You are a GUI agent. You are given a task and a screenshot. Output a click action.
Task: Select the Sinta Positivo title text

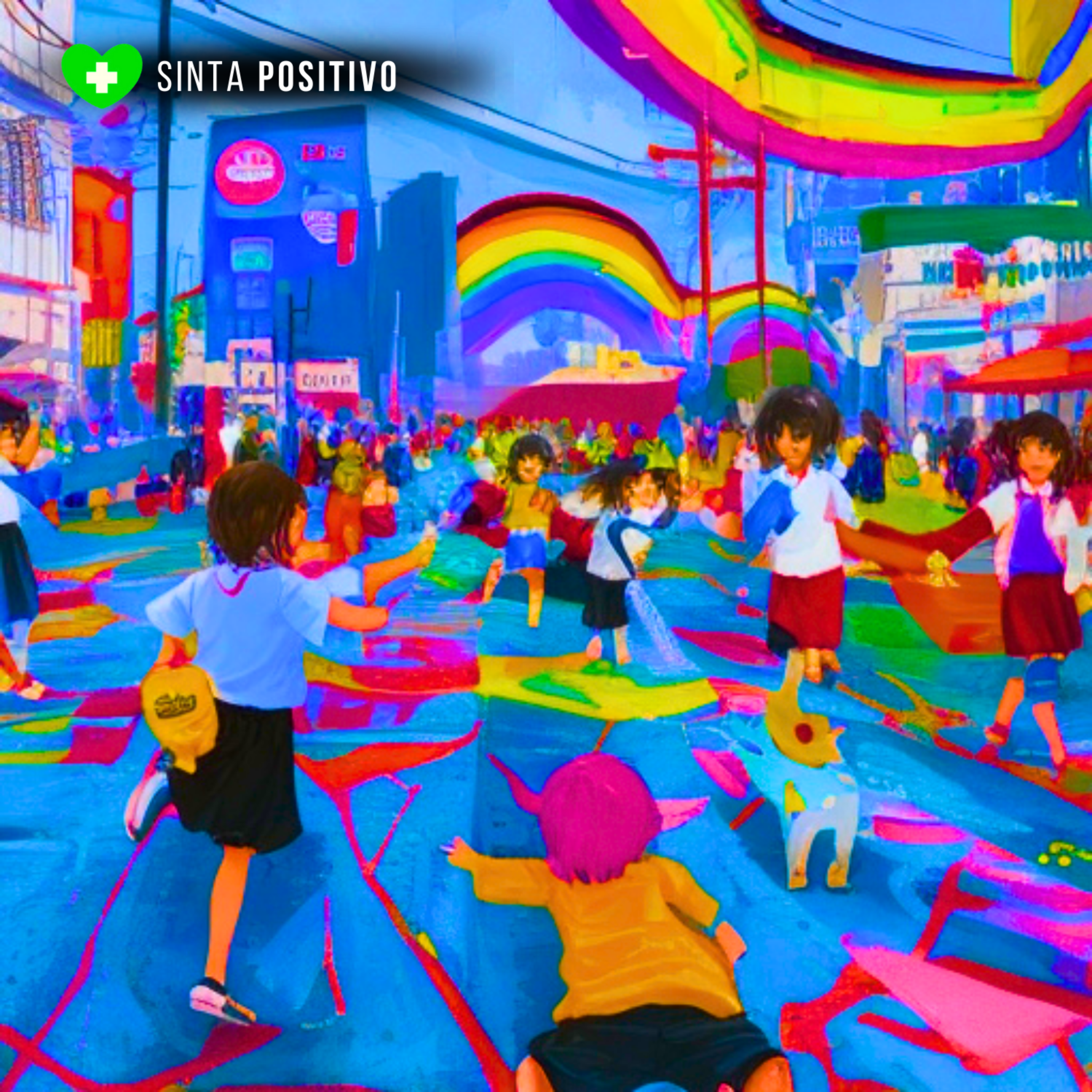[276, 76]
